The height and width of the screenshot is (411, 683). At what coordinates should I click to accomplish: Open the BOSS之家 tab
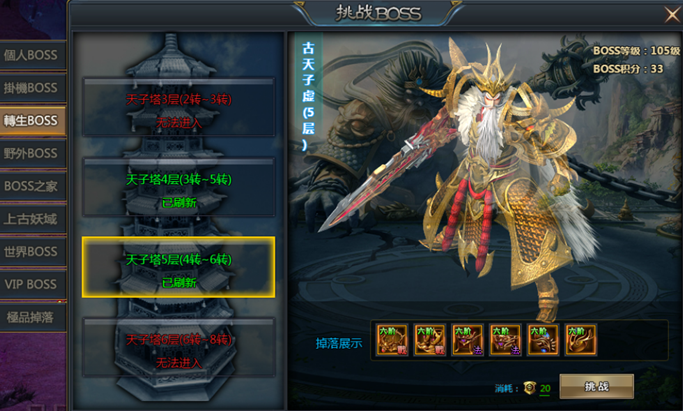pos(31,186)
